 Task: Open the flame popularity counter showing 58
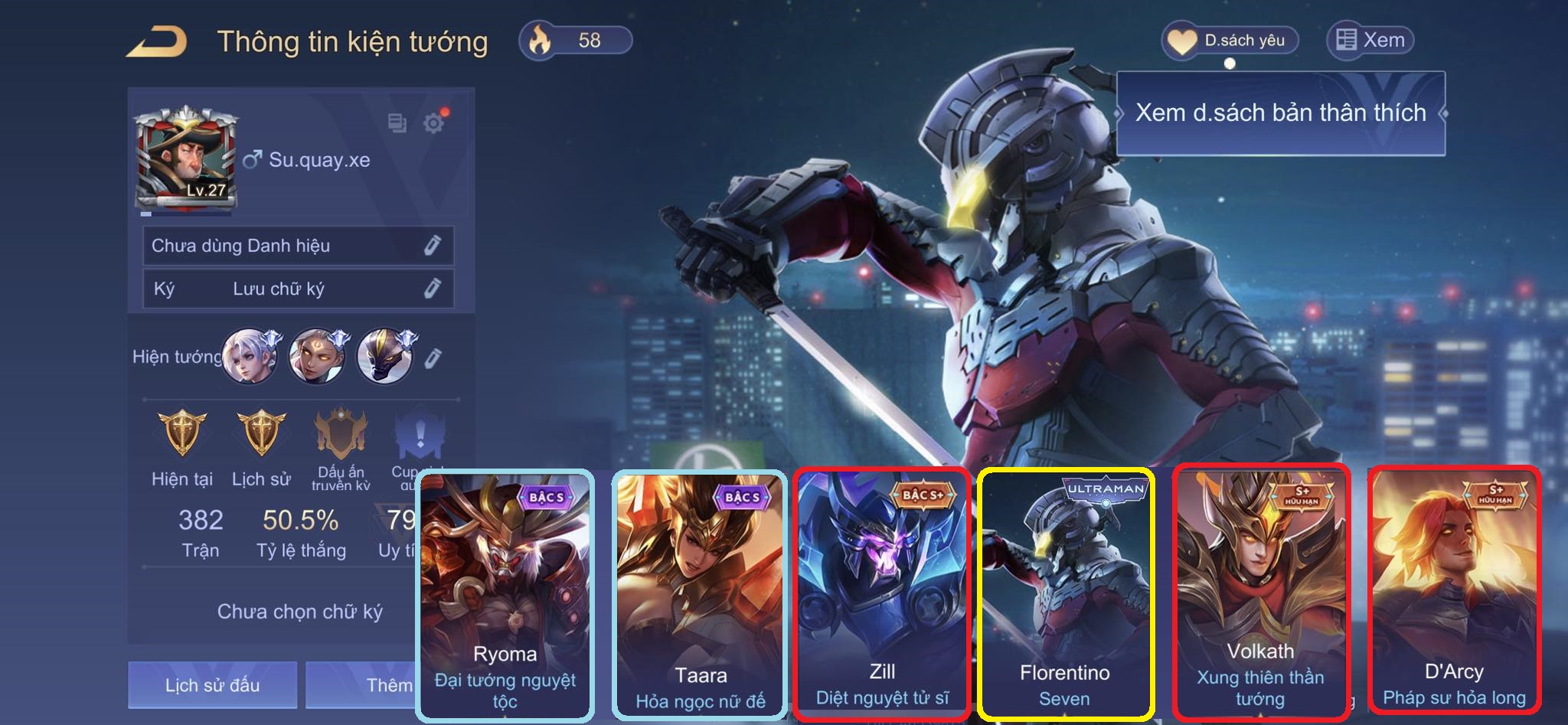coord(576,41)
